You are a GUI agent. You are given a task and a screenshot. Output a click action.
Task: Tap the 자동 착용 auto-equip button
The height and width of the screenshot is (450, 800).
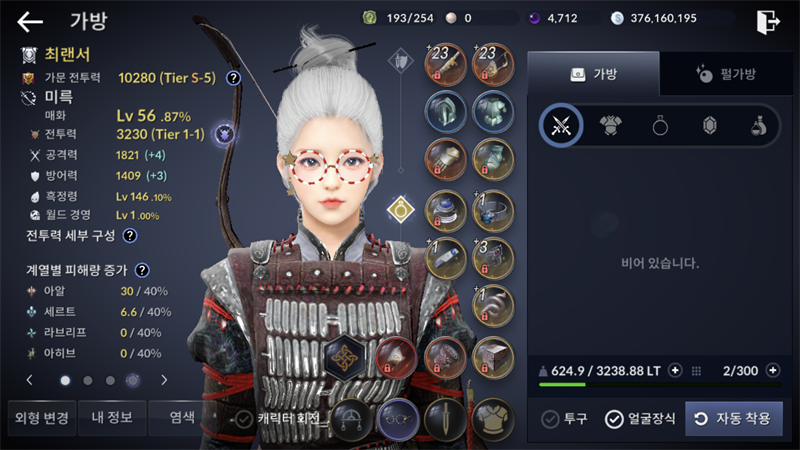pos(734,419)
